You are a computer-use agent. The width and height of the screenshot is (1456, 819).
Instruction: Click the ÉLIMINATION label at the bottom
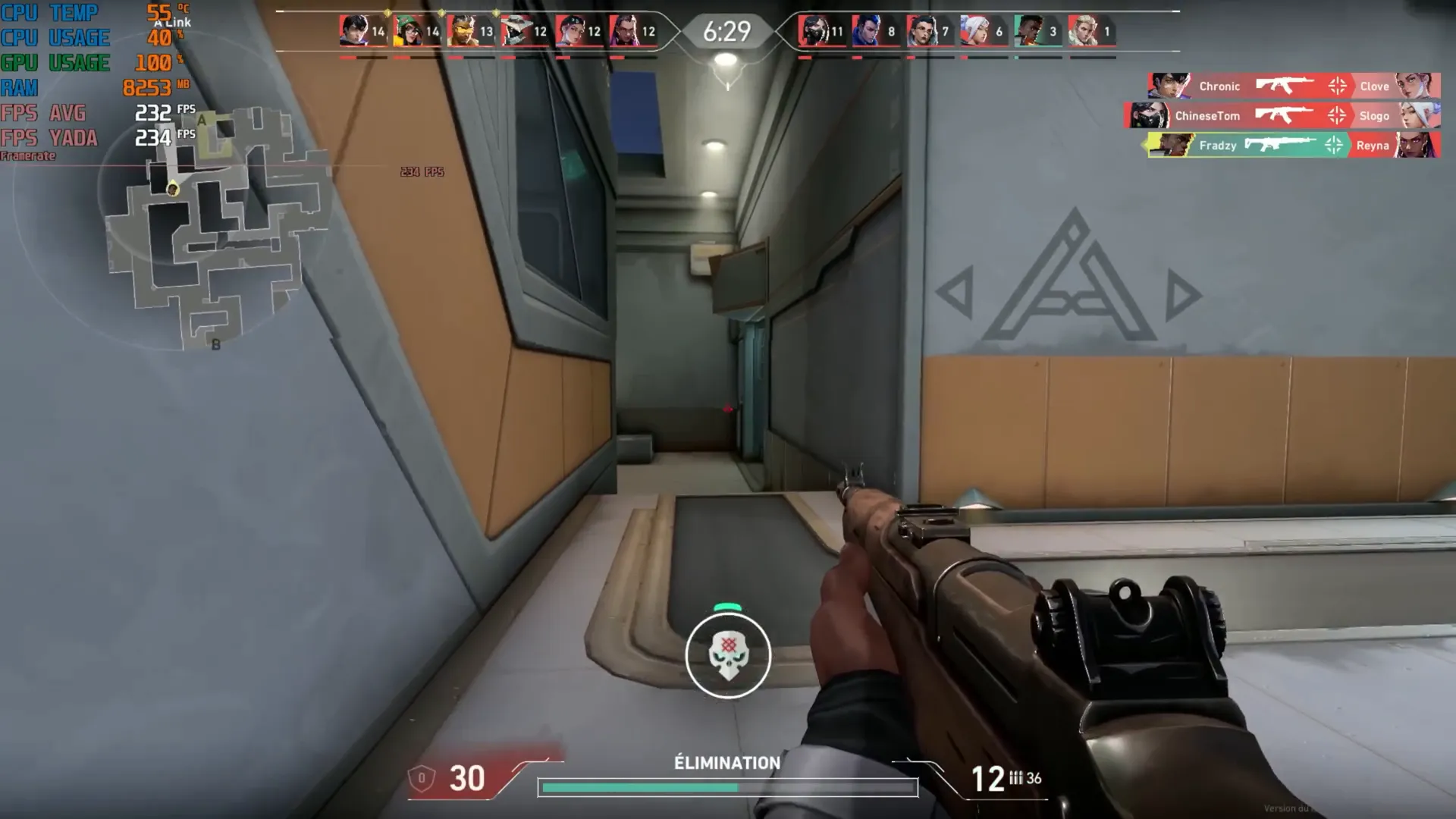pos(726,764)
